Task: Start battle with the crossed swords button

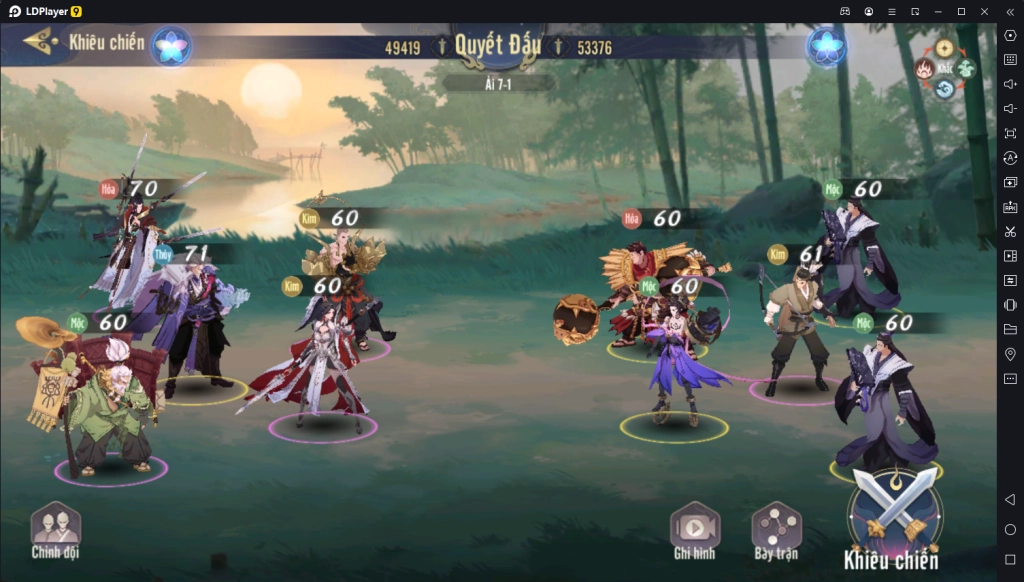Action: coord(894,513)
